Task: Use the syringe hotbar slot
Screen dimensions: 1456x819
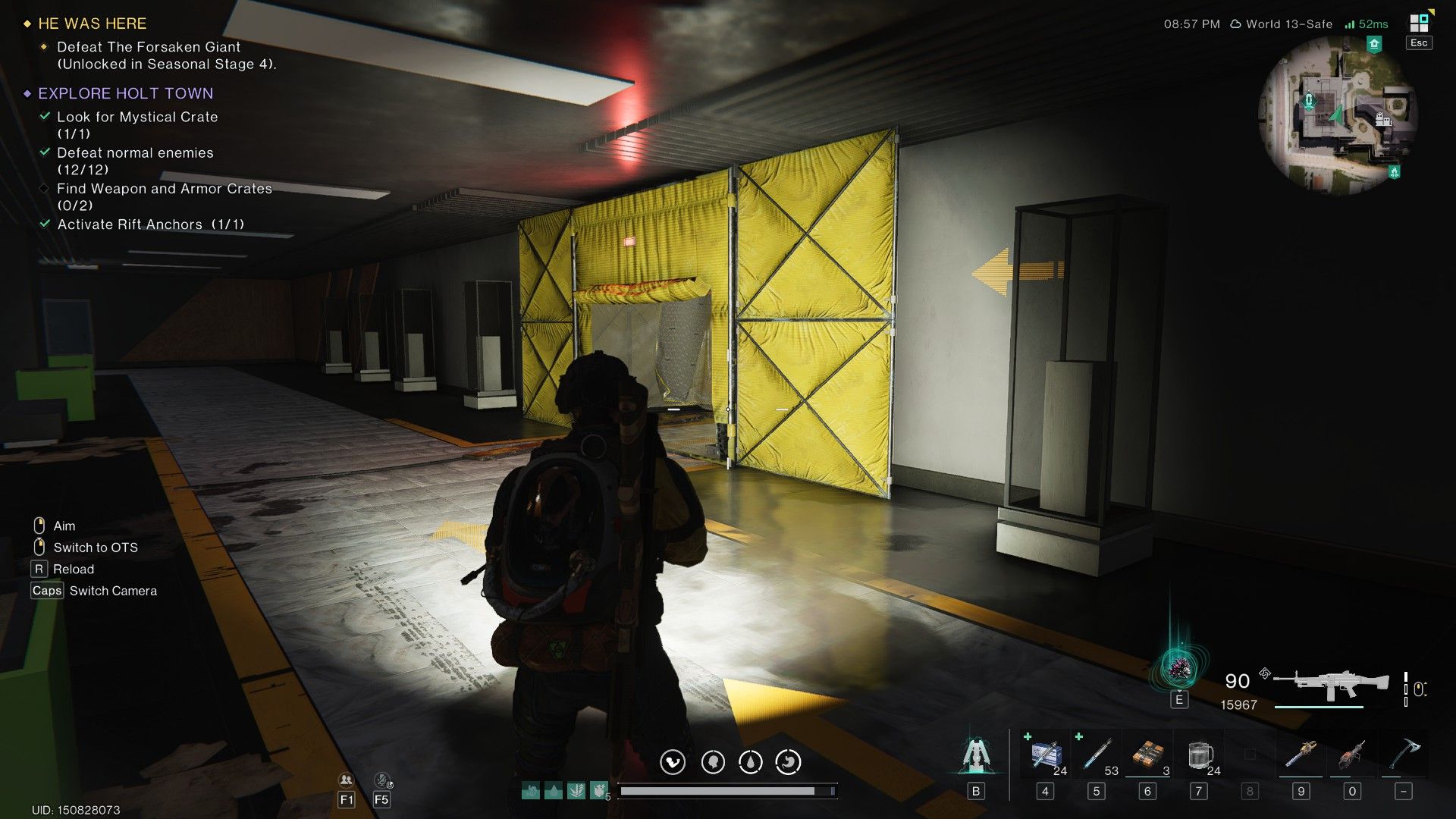Action: pyautogui.click(x=1097, y=754)
